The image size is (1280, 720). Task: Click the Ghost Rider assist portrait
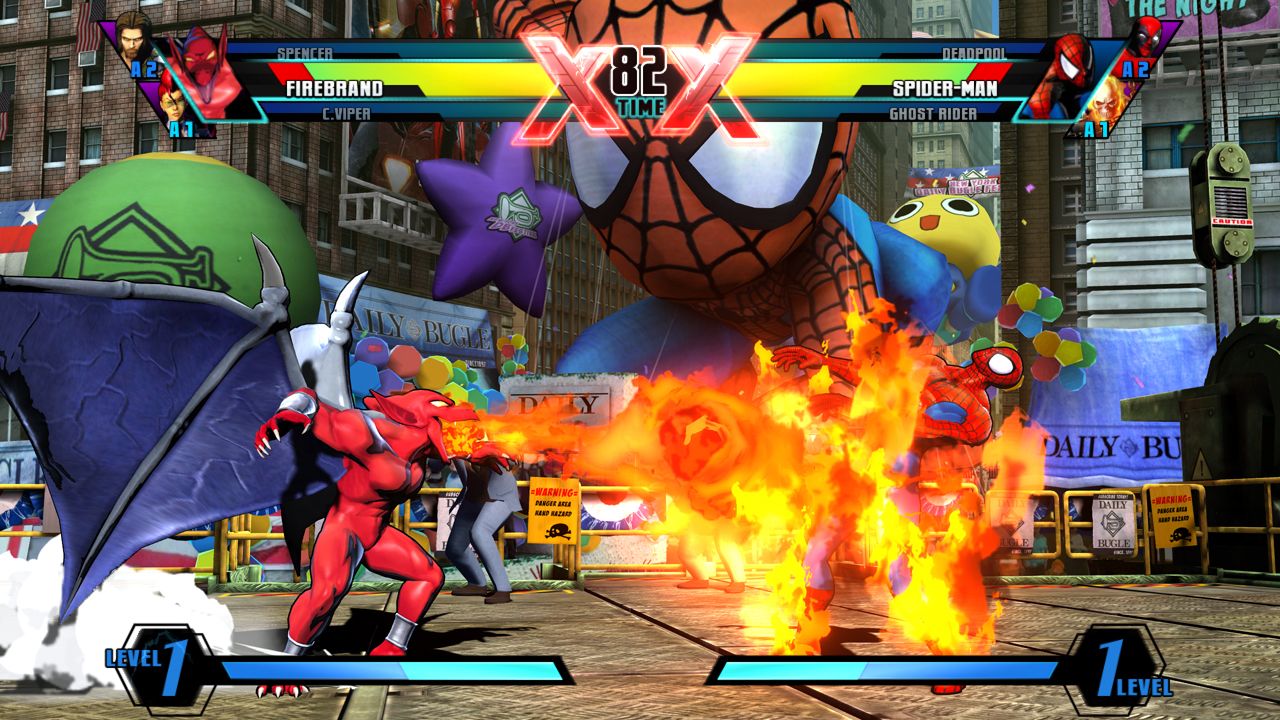pyautogui.click(x=1107, y=104)
